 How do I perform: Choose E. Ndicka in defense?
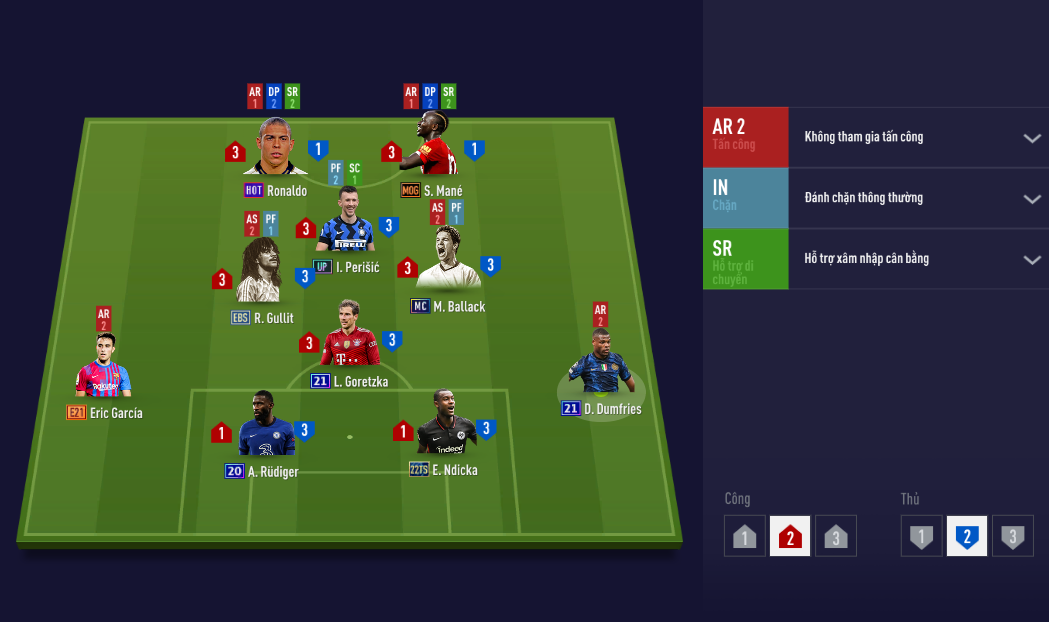(x=447, y=426)
